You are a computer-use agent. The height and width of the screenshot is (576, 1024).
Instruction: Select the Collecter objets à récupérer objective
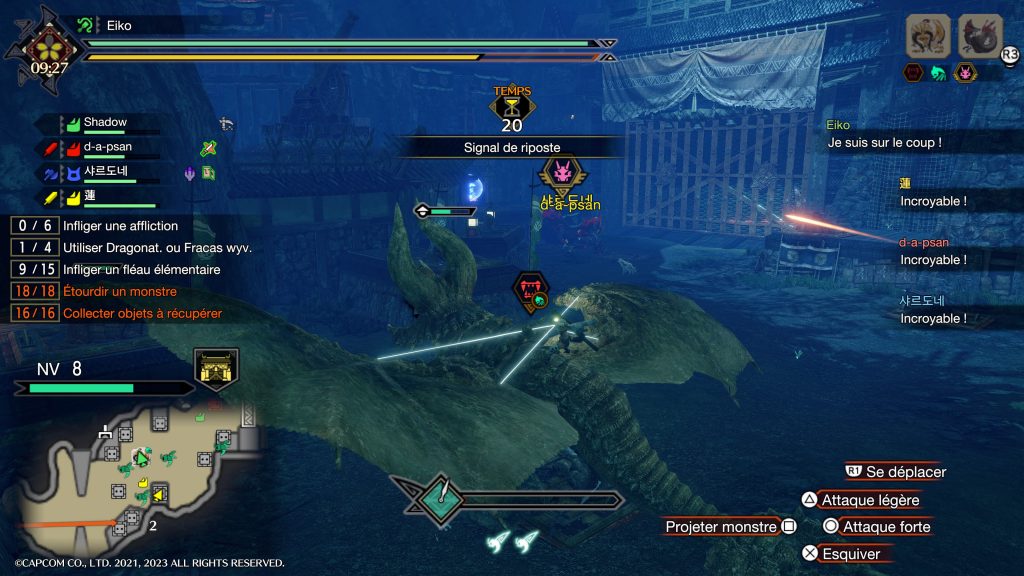click(142, 313)
